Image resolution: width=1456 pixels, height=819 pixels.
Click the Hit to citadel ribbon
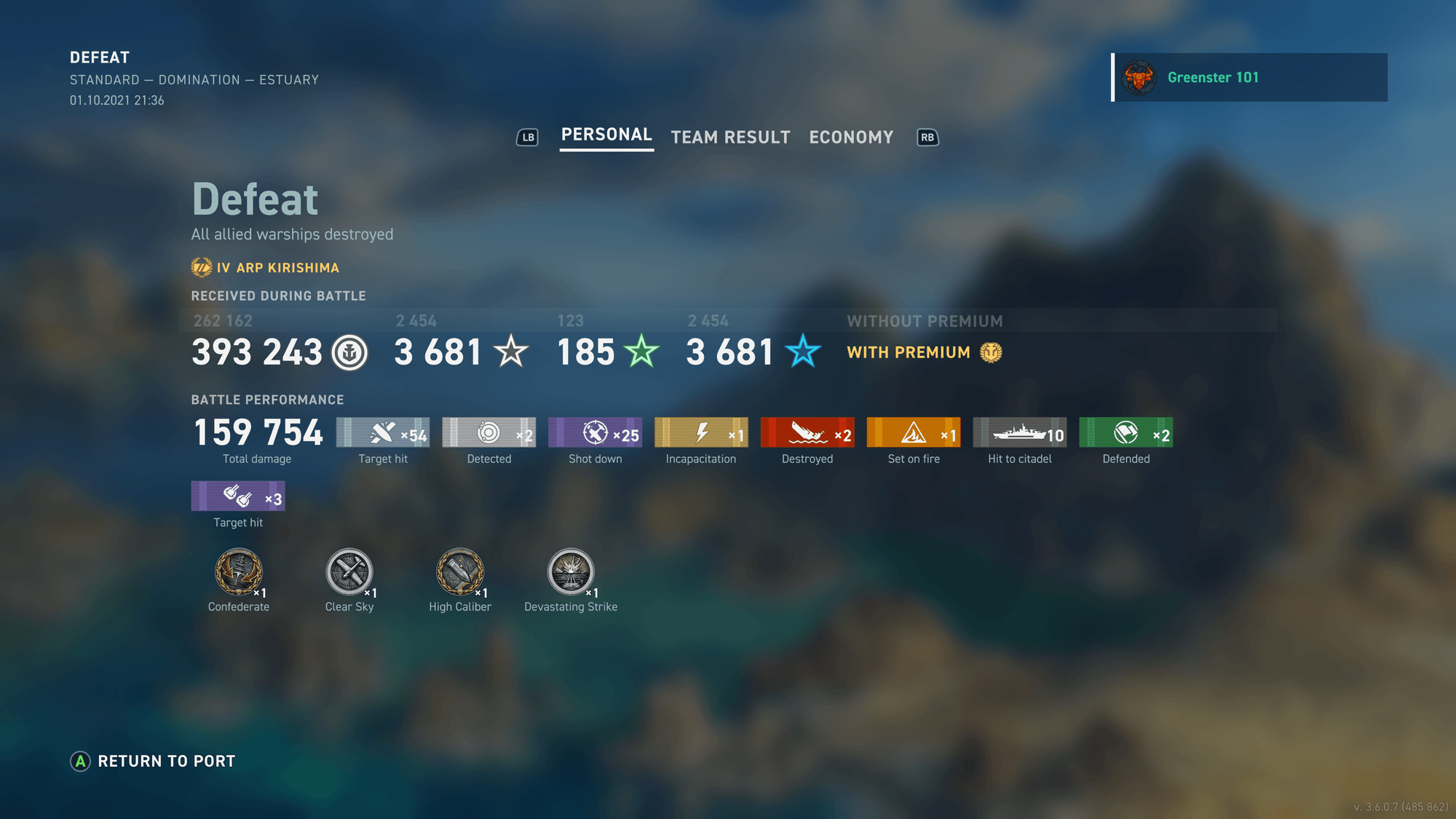coord(1019,432)
